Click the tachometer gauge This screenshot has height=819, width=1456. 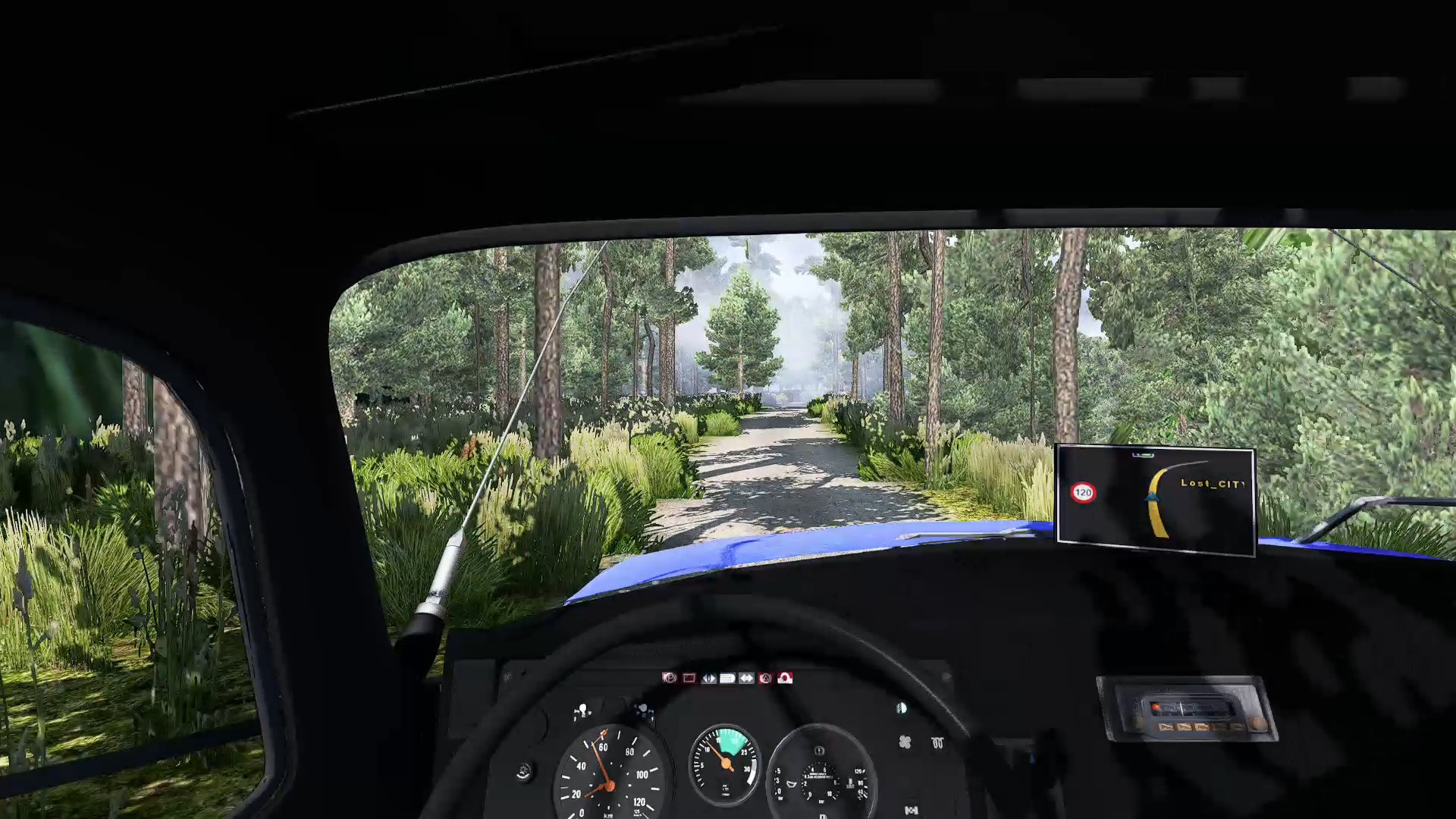pos(726,764)
